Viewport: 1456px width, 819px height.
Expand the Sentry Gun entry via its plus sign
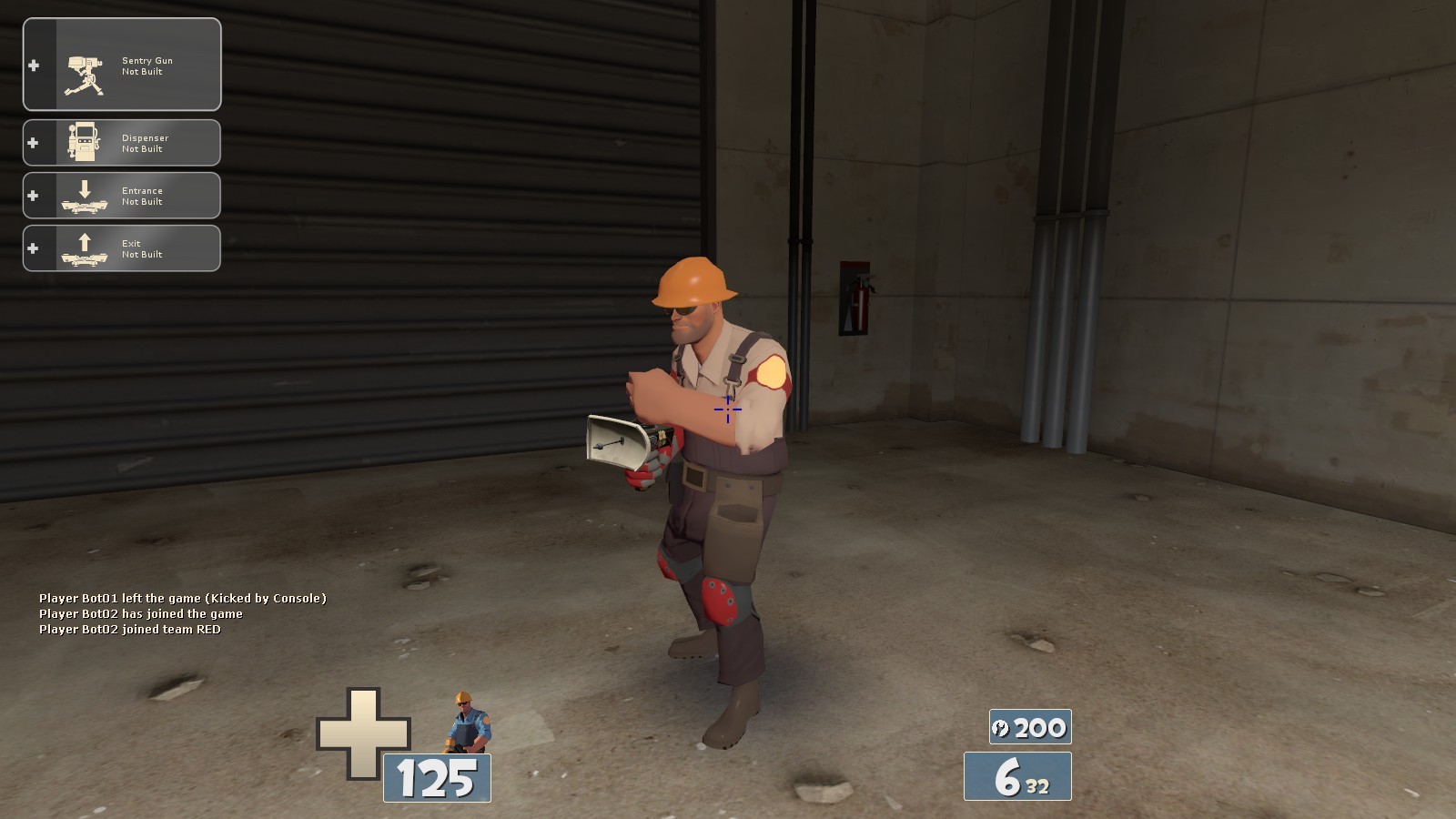point(34,64)
